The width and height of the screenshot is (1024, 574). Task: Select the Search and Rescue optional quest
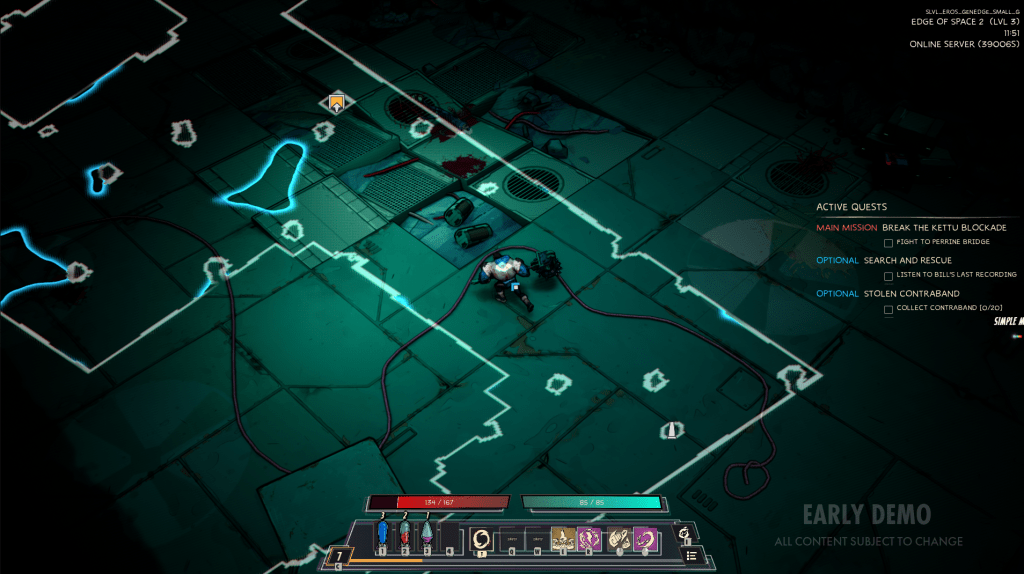[908, 261]
